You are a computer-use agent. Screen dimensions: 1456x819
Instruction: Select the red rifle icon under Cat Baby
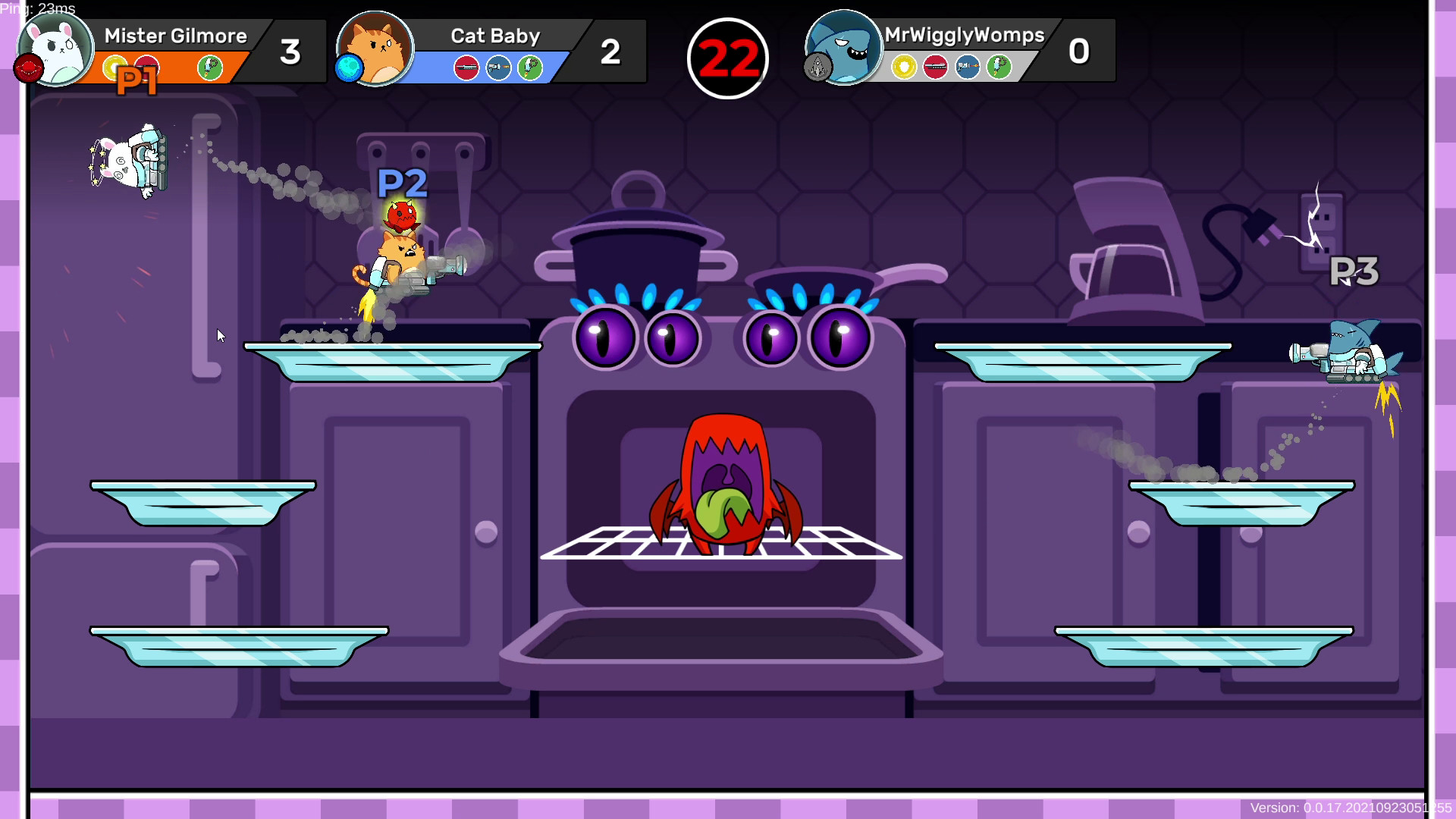click(x=466, y=67)
